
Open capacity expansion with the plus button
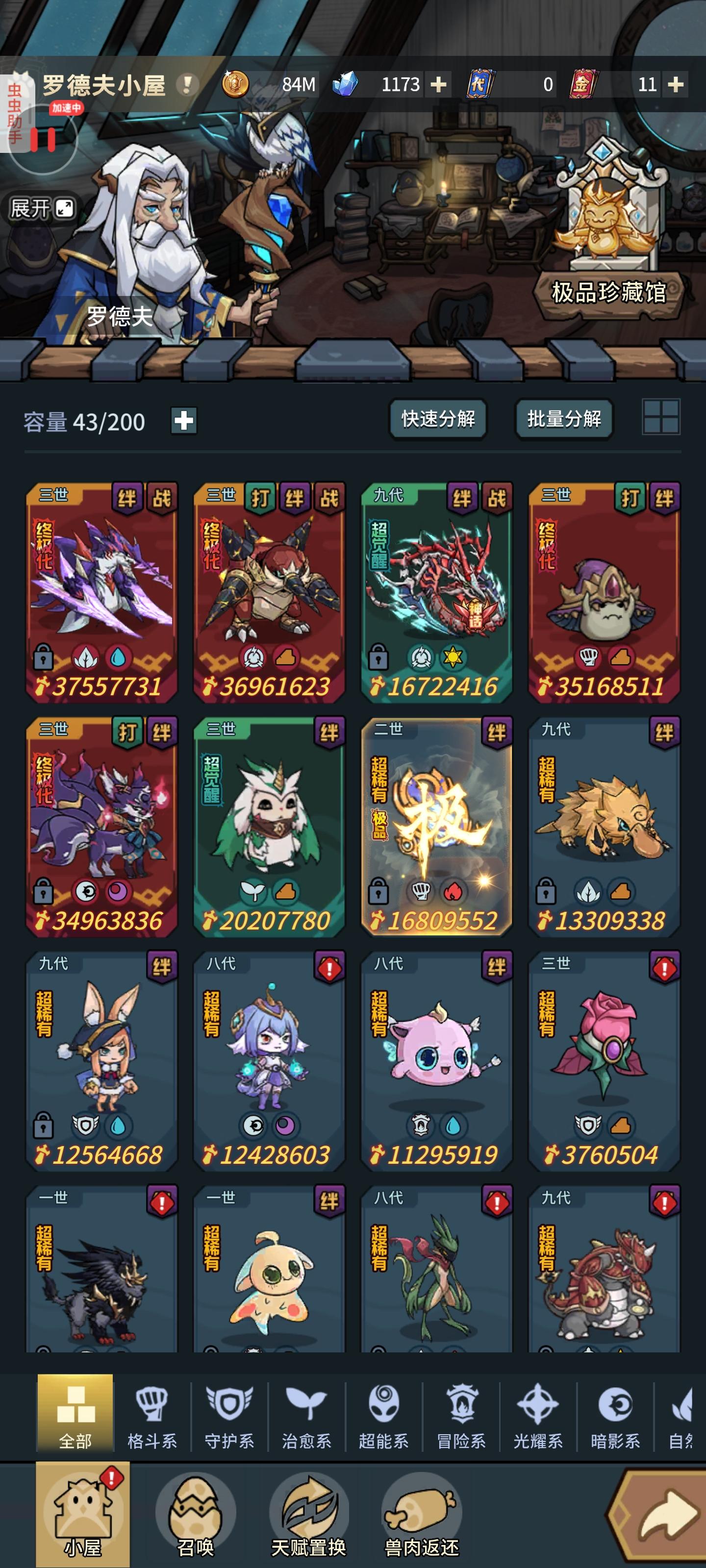[x=184, y=420]
